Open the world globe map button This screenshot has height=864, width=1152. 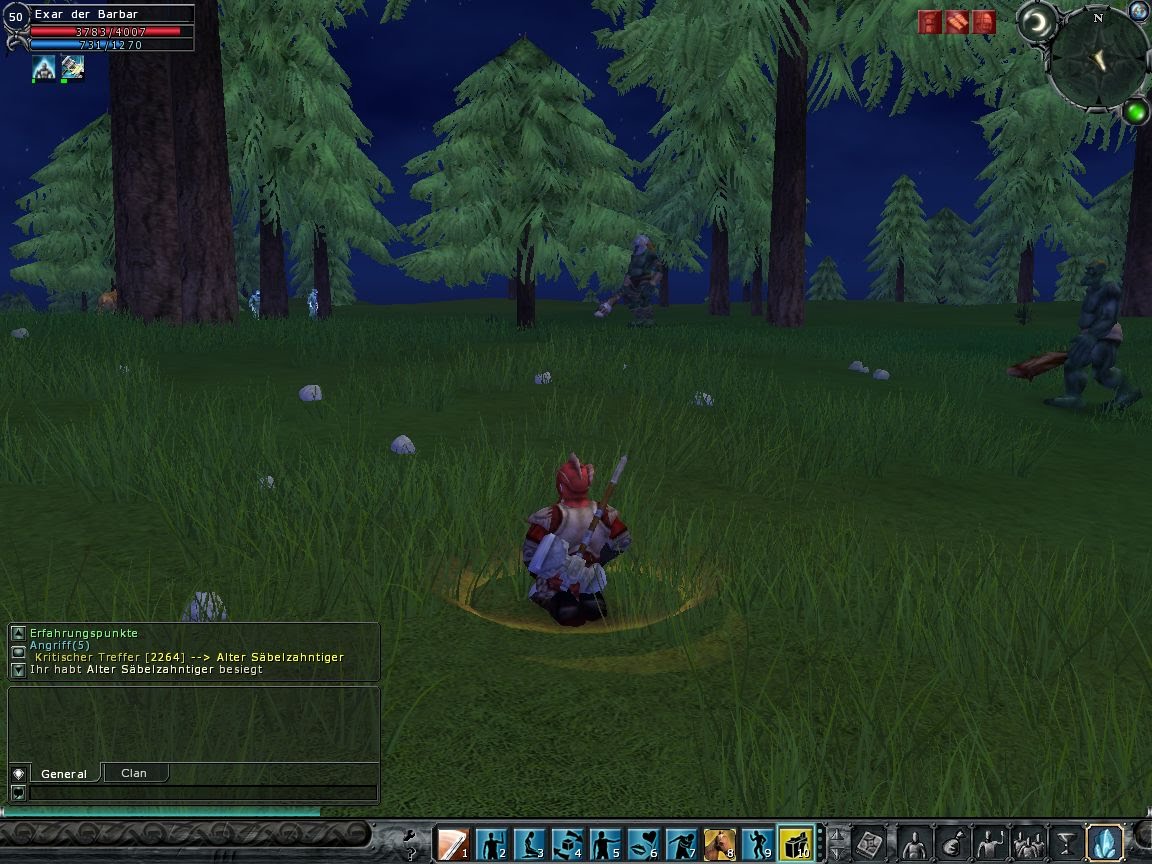(1138, 11)
